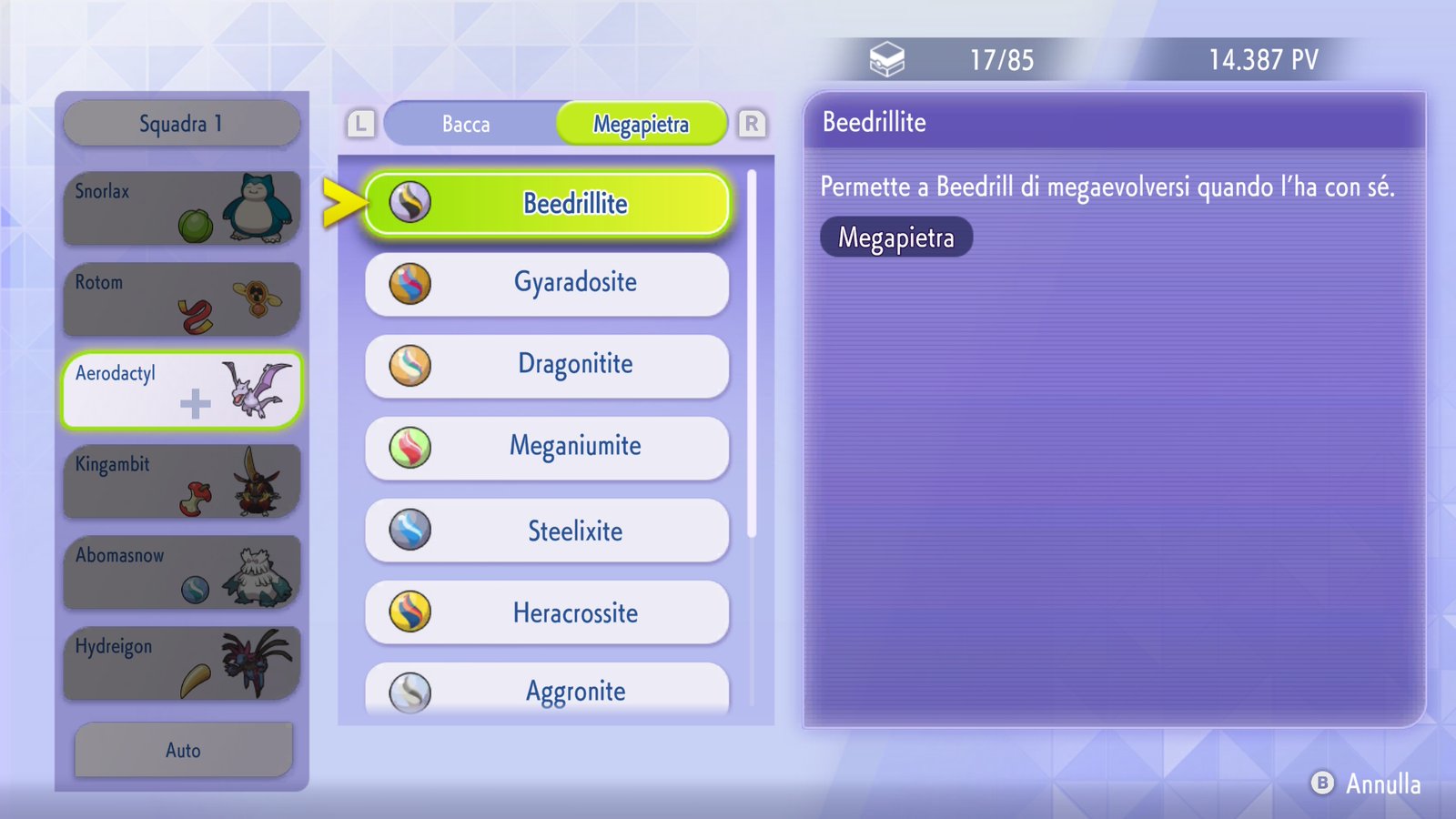The image size is (1456, 819).
Task: Cancel with the Annulla option
Action: tap(1367, 784)
